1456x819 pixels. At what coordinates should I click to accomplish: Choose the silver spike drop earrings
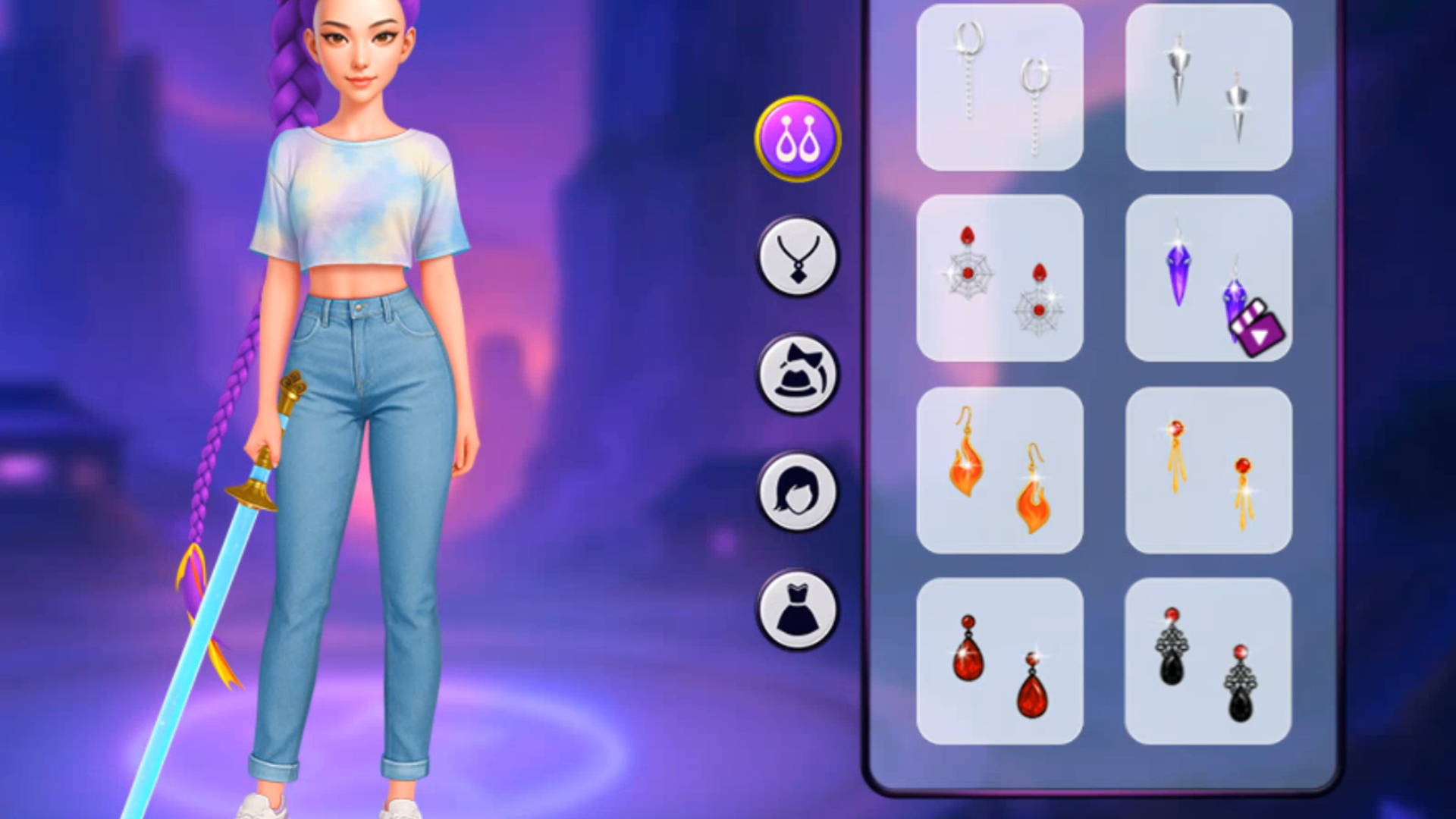pyautogui.click(x=1208, y=87)
